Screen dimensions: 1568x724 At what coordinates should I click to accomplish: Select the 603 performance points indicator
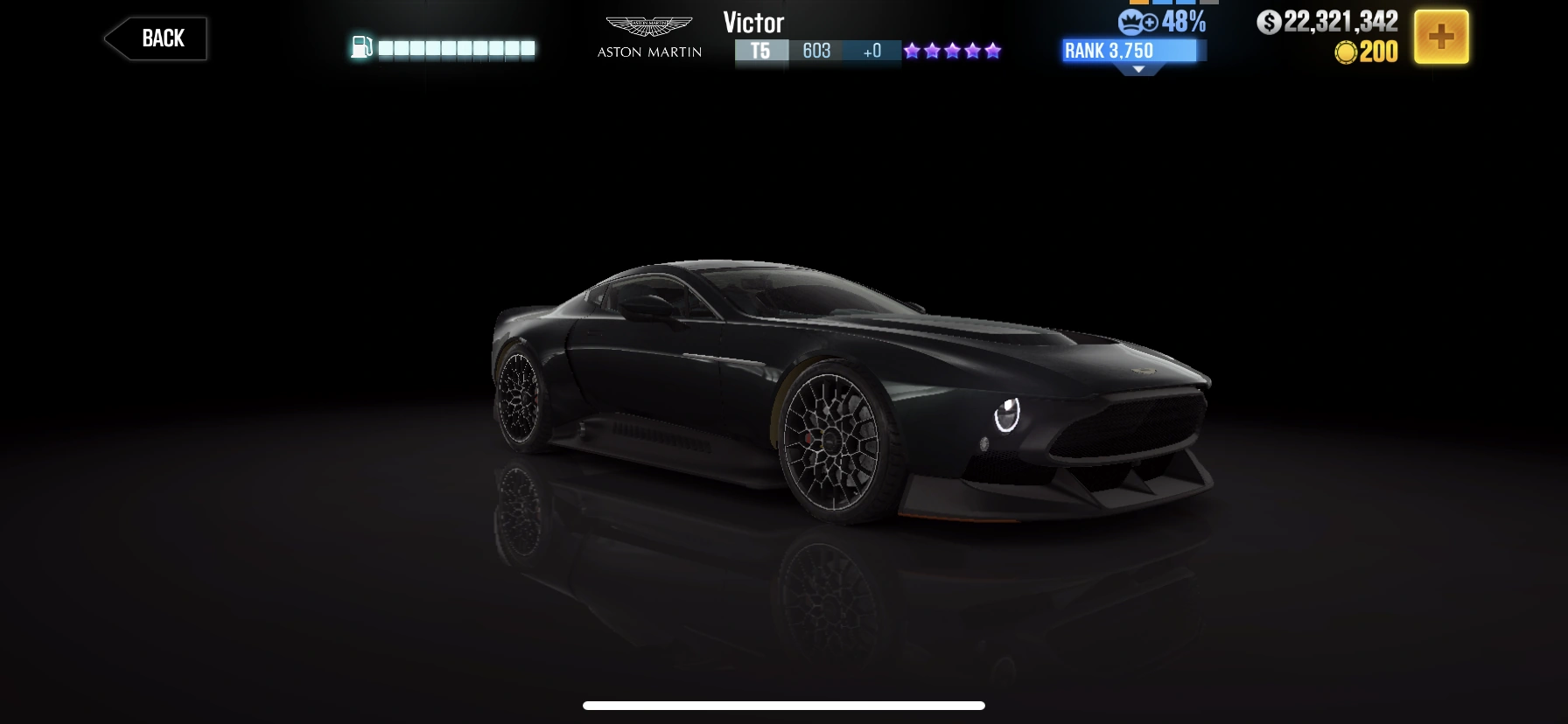click(815, 51)
